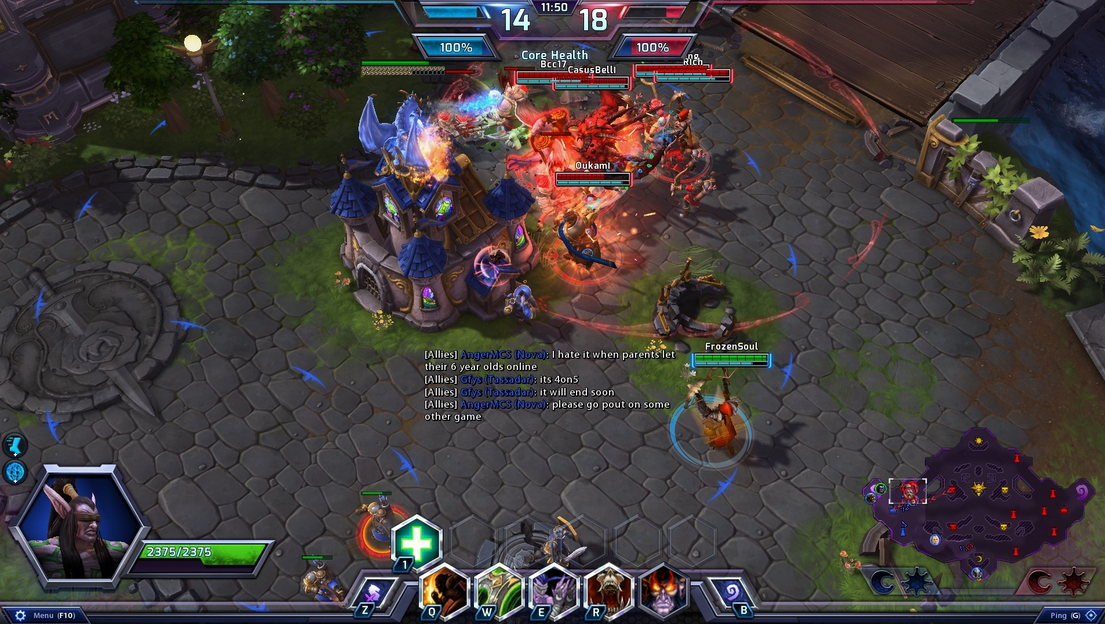Click the yellow boss skull on minimap
Image resolution: width=1105 pixels, height=624 pixels.
point(978,488)
